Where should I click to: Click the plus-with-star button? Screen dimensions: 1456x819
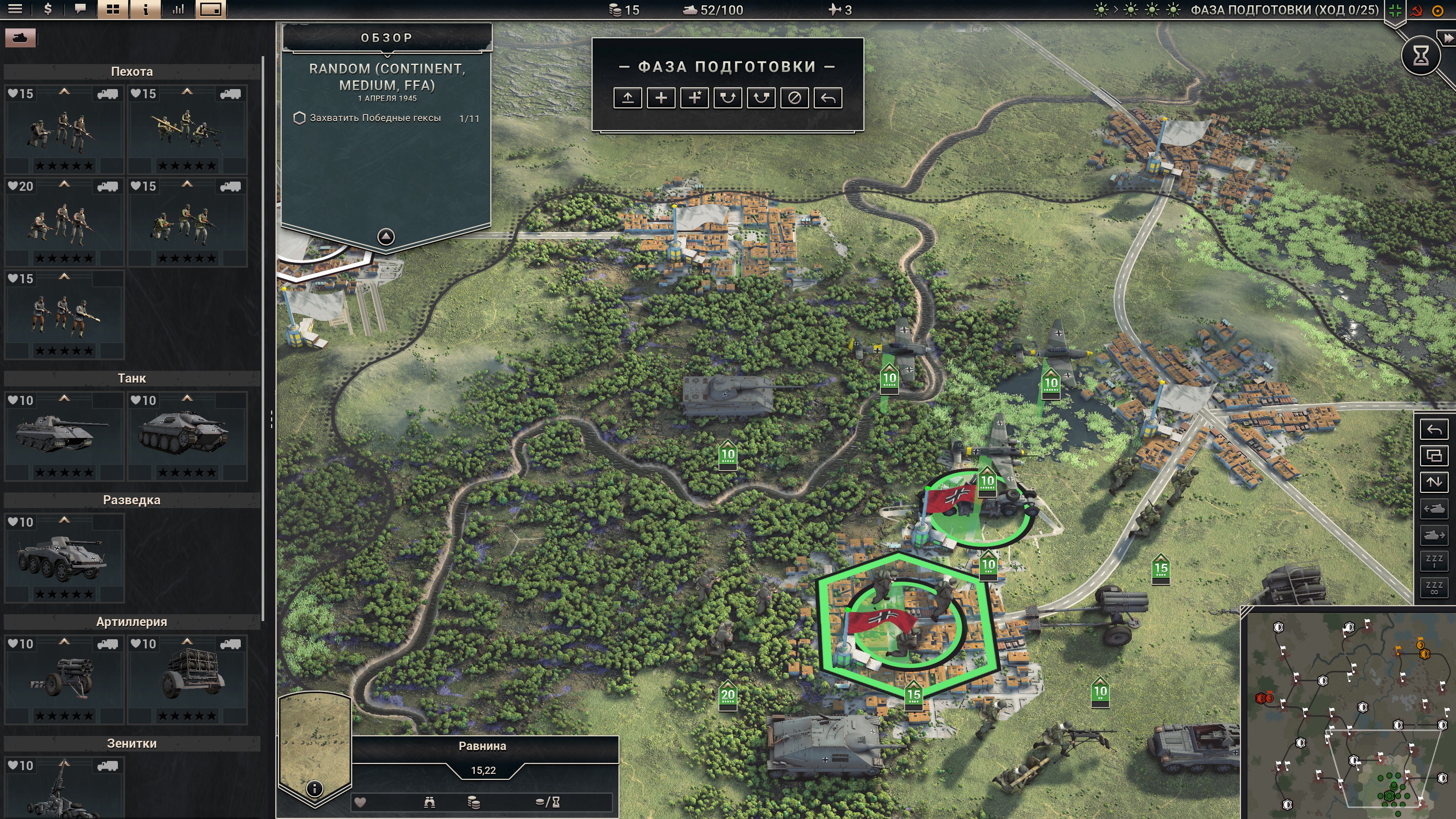tap(694, 98)
